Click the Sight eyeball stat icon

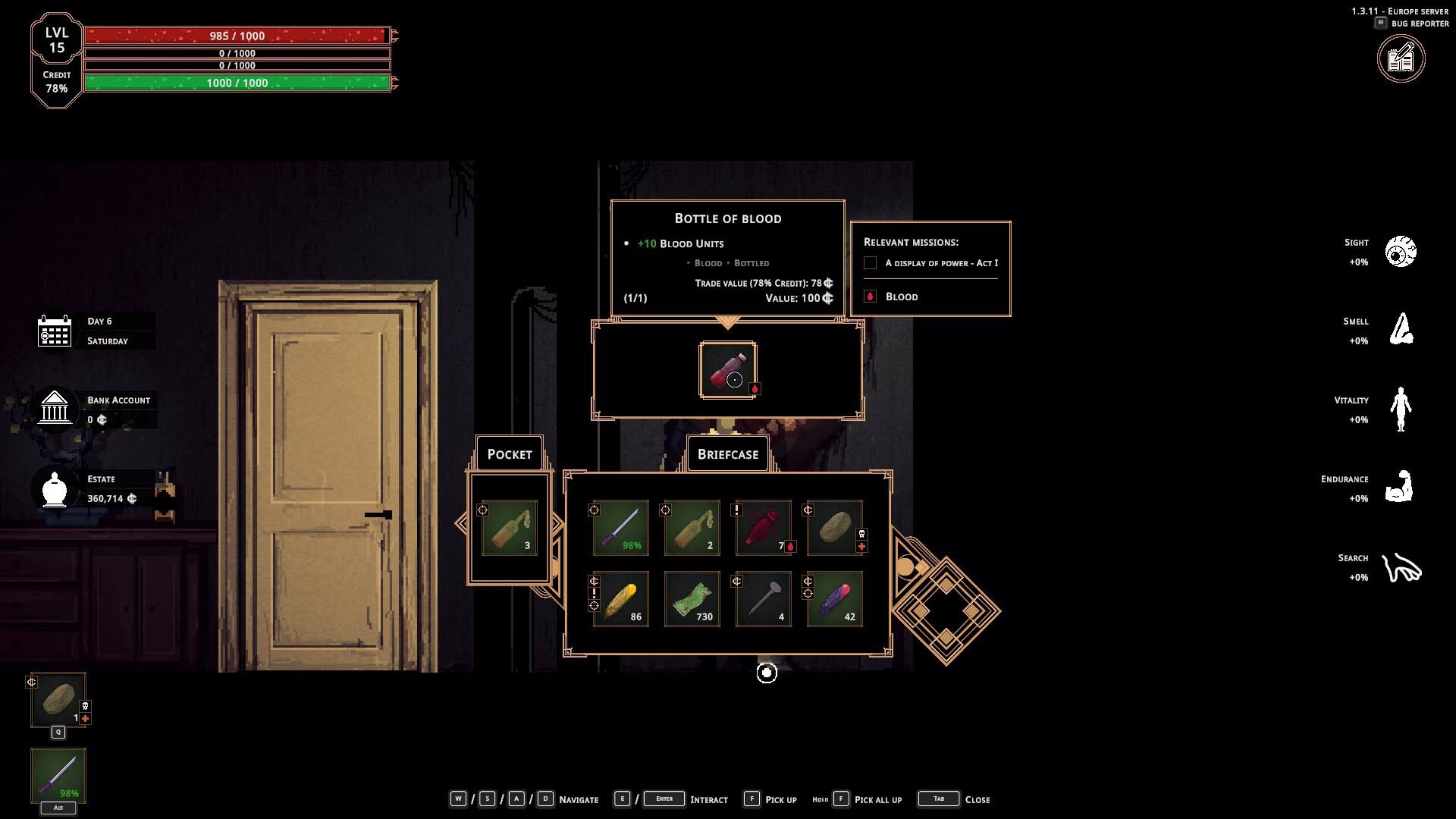(x=1400, y=252)
